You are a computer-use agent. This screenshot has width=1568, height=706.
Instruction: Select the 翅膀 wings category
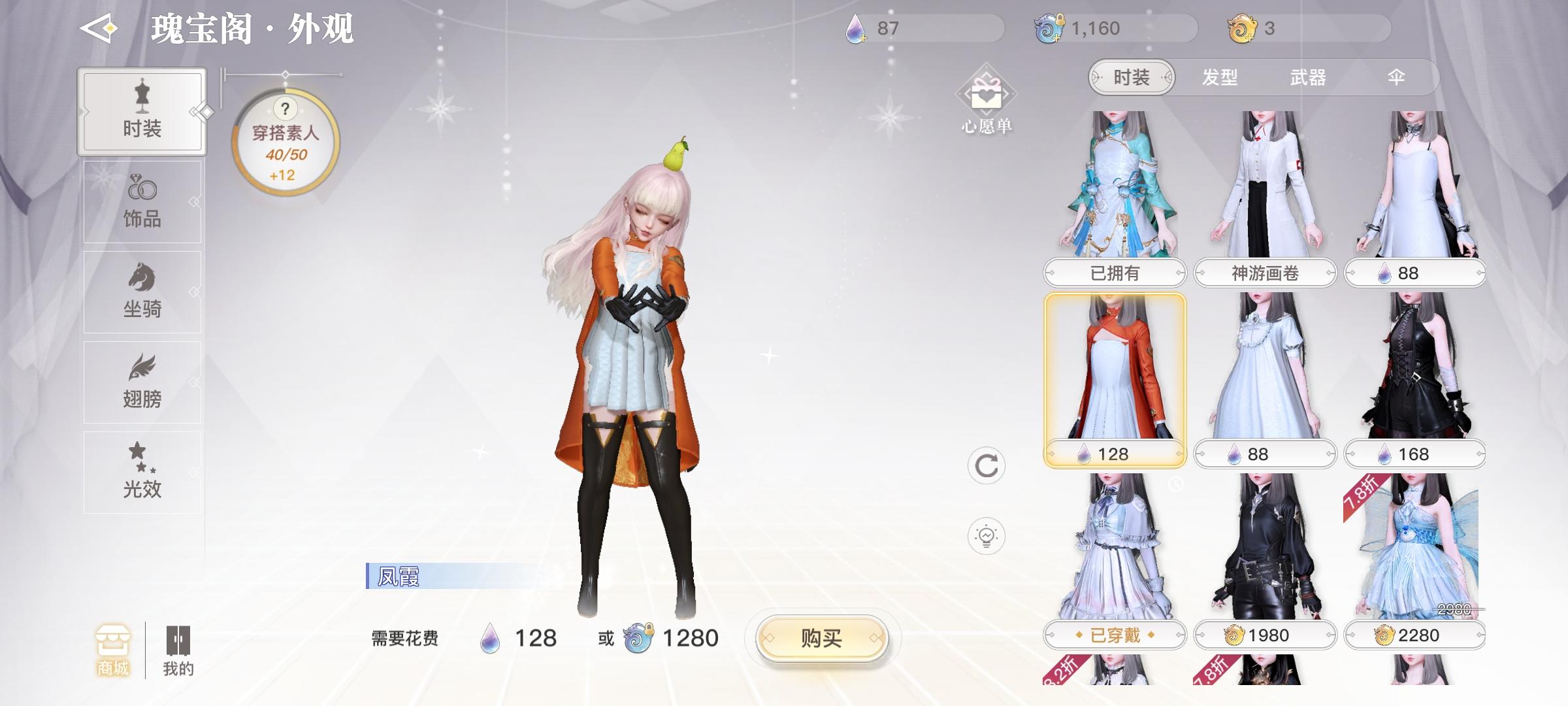click(x=142, y=382)
